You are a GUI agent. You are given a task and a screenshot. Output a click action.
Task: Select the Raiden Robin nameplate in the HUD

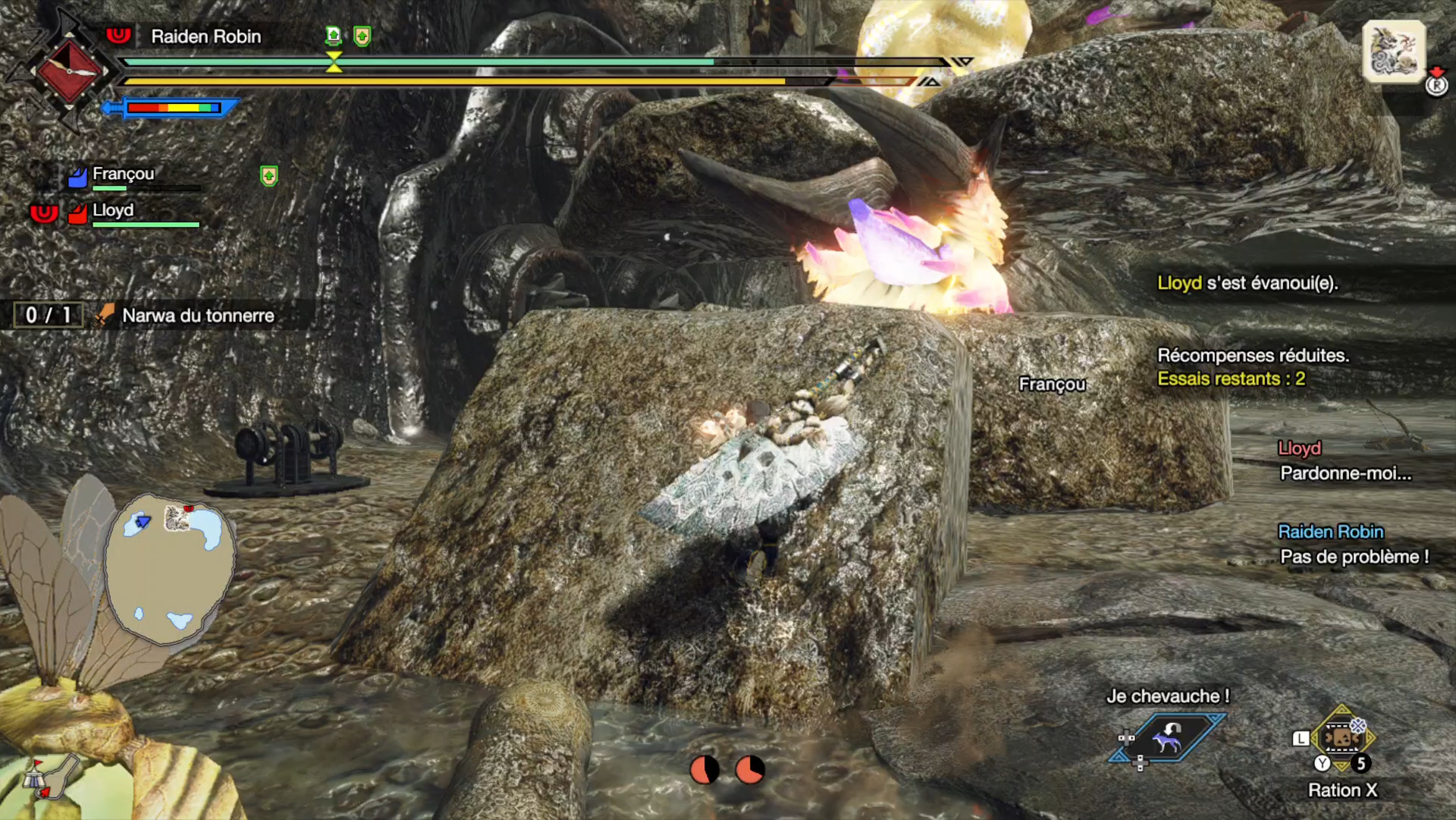point(206,36)
